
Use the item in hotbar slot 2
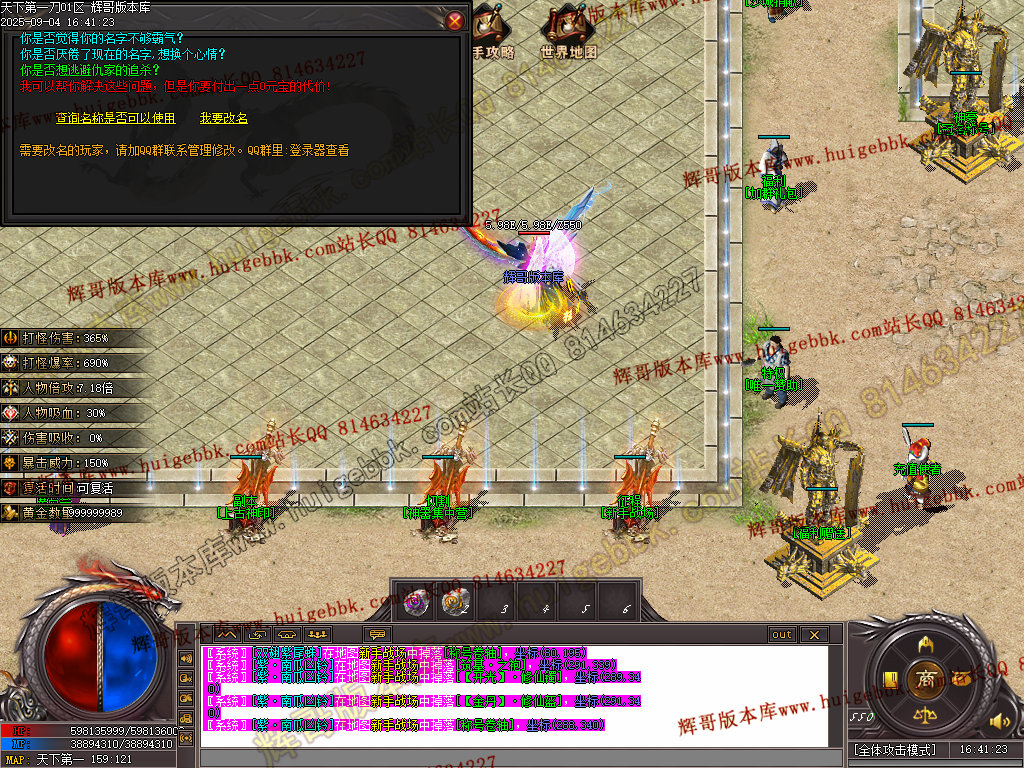pyautogui.click(x=457, y=602)
